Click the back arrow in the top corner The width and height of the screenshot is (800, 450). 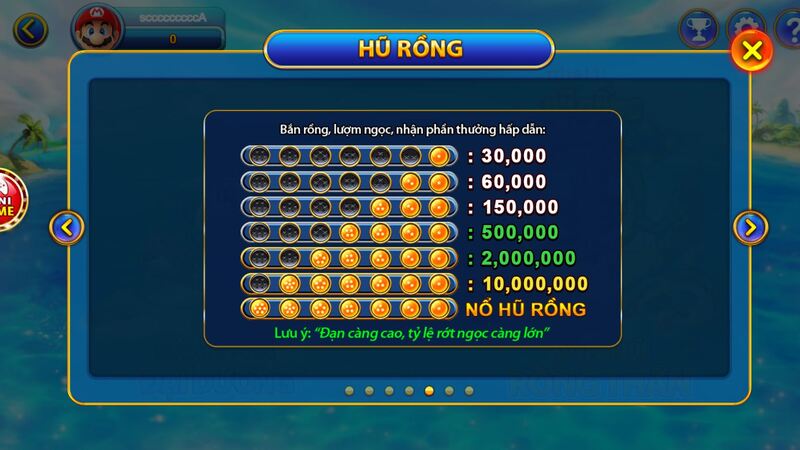click(30, 29)
